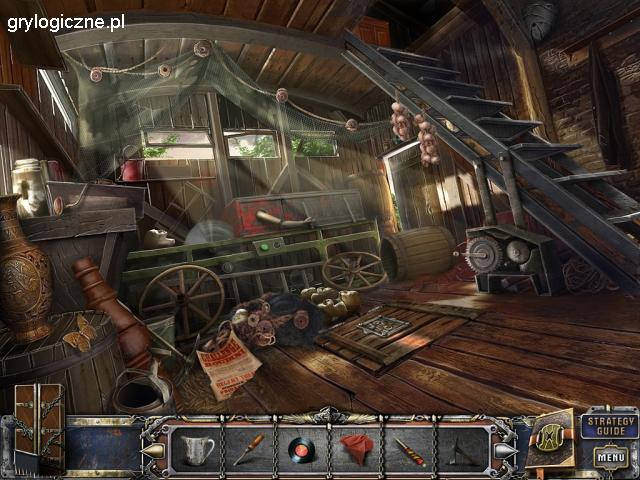Viewport: 640px width, 480px height.
Task: Open the map emblem icon
Action: [552, 435]
